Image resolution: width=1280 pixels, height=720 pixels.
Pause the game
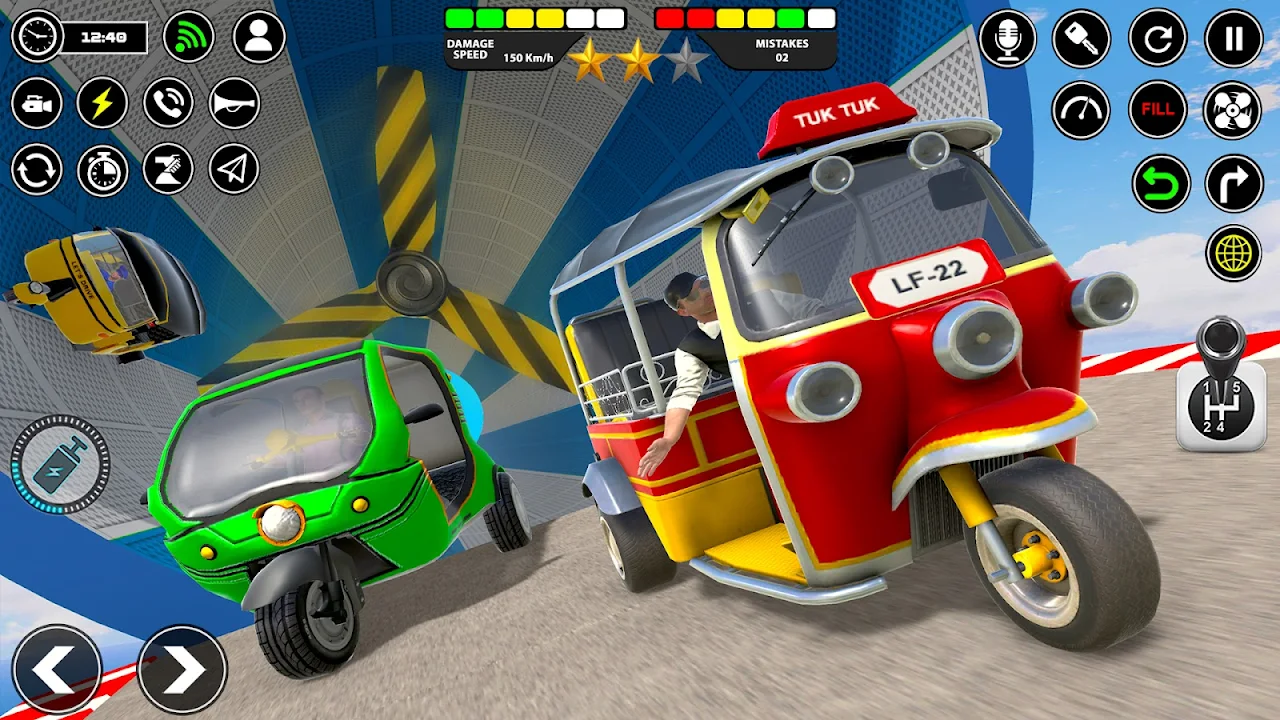pos(1234,38)
